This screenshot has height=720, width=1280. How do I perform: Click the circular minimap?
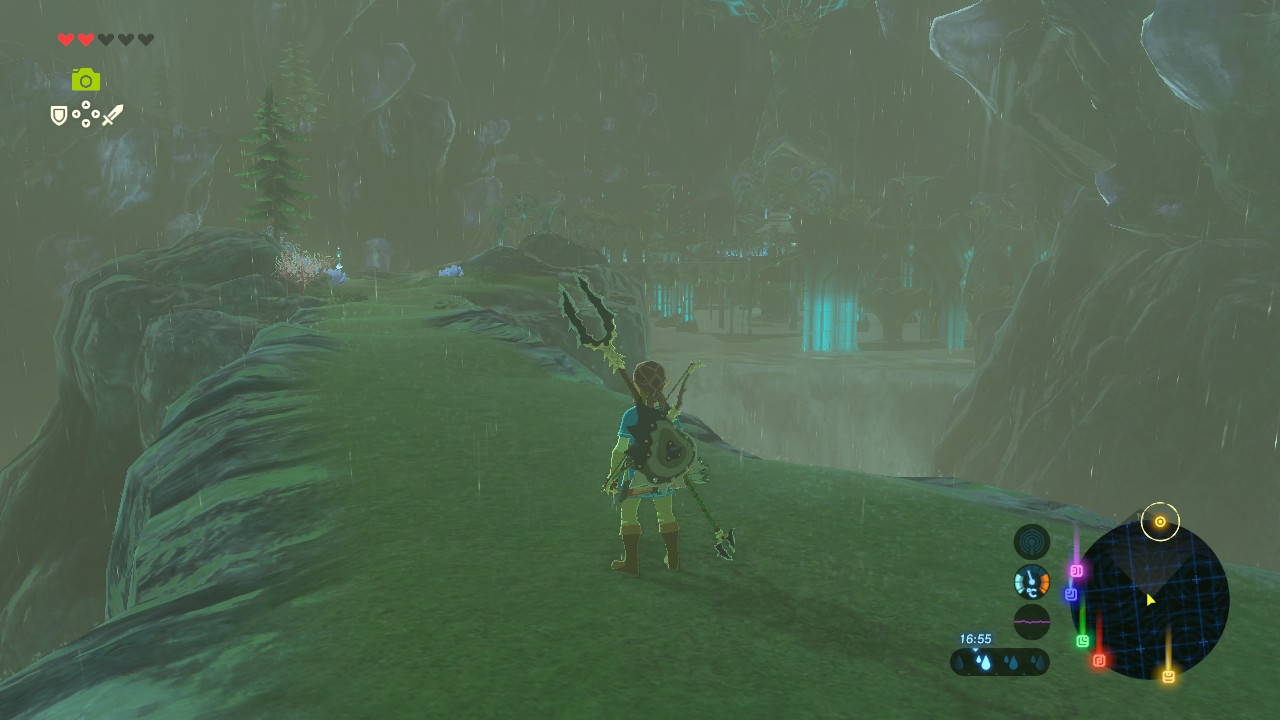[x=1149, y=600]
